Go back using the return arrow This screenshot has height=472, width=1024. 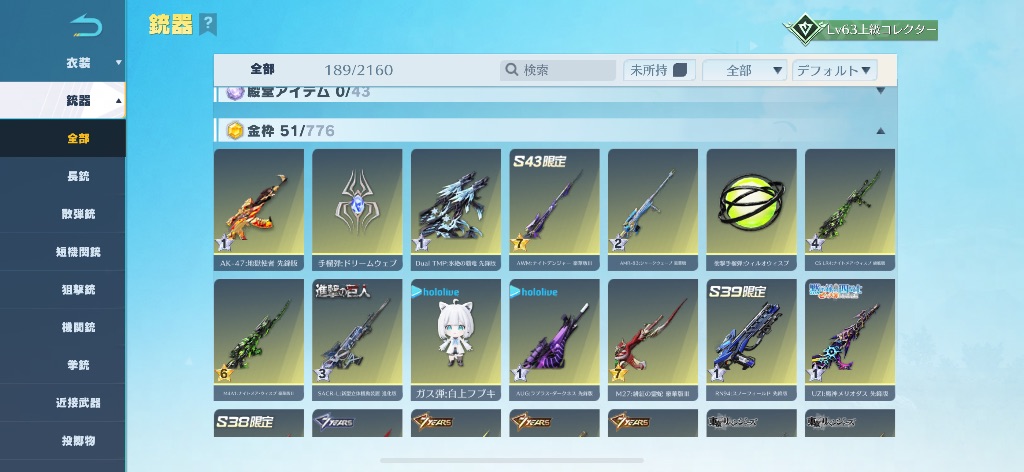(87, 24)
